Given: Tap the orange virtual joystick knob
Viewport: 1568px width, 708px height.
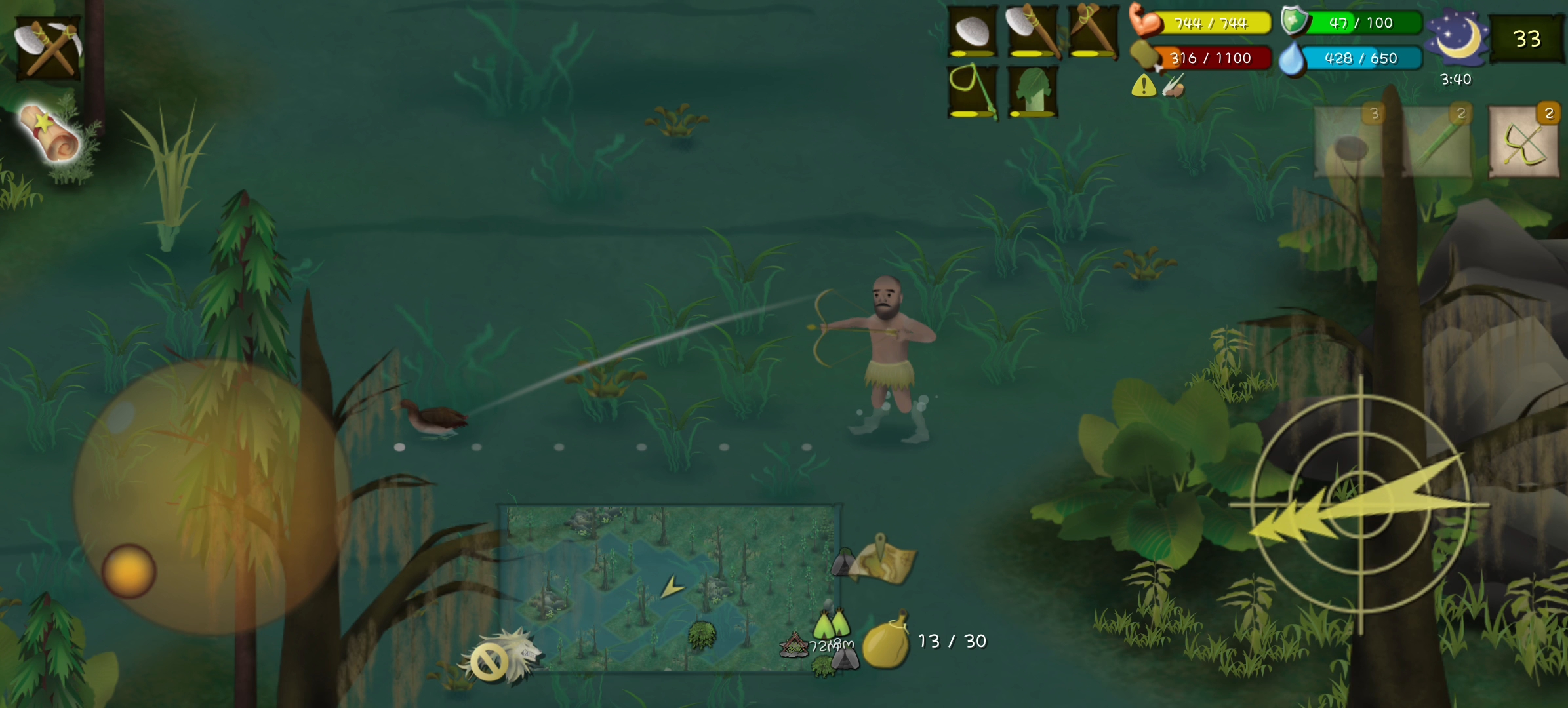Looking at the screenshot, I should pyautogui.click(x=129, y=571).
